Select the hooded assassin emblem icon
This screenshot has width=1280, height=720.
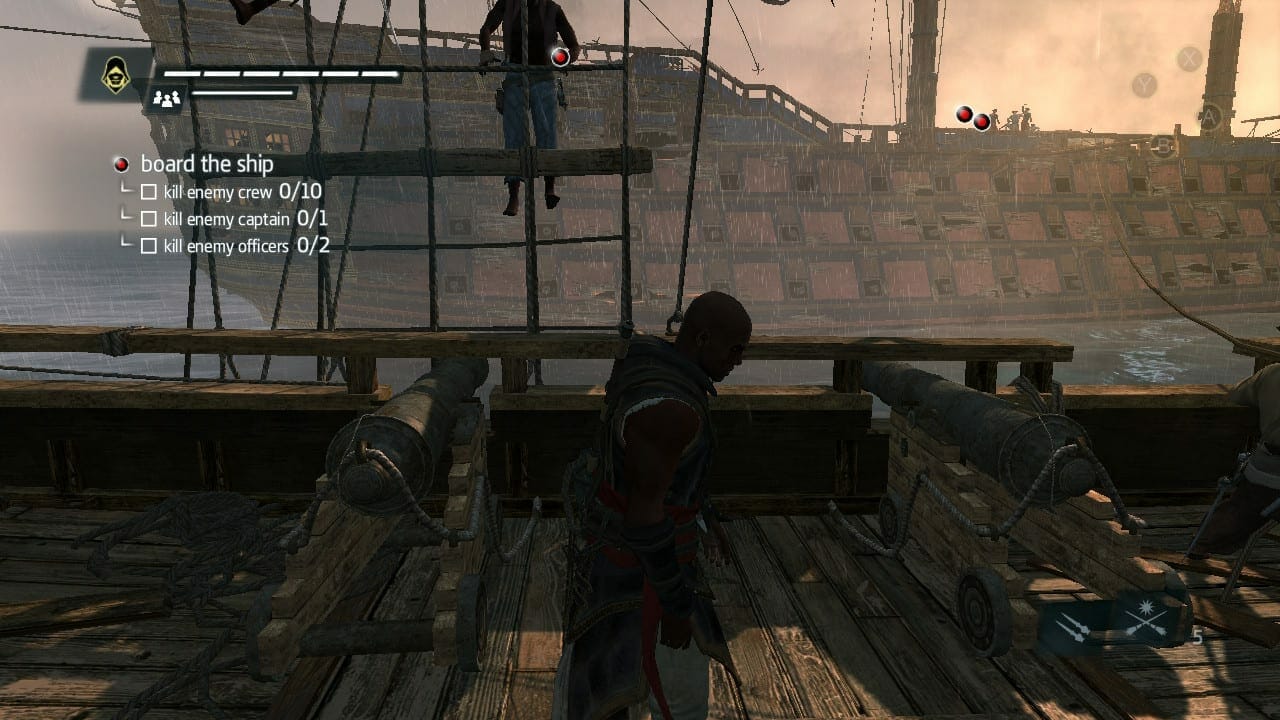point(116,75)
